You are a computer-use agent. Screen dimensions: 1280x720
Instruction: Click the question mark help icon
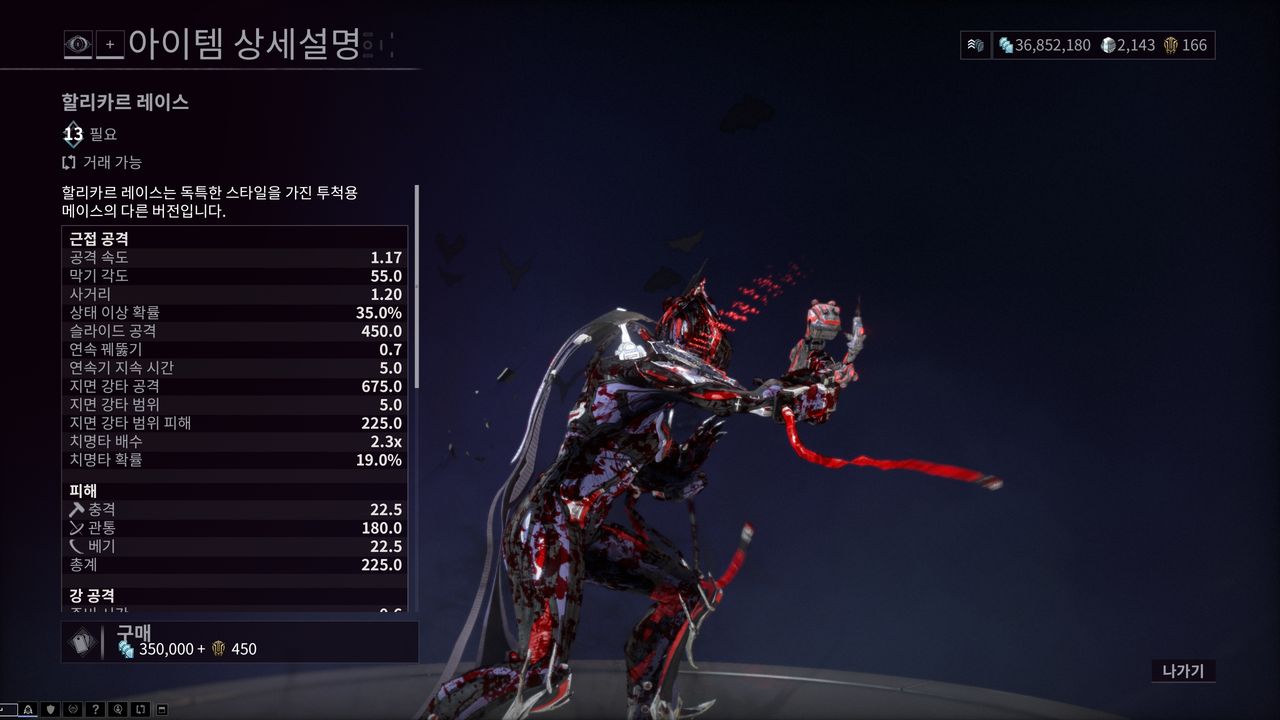[x=96, y=708]
